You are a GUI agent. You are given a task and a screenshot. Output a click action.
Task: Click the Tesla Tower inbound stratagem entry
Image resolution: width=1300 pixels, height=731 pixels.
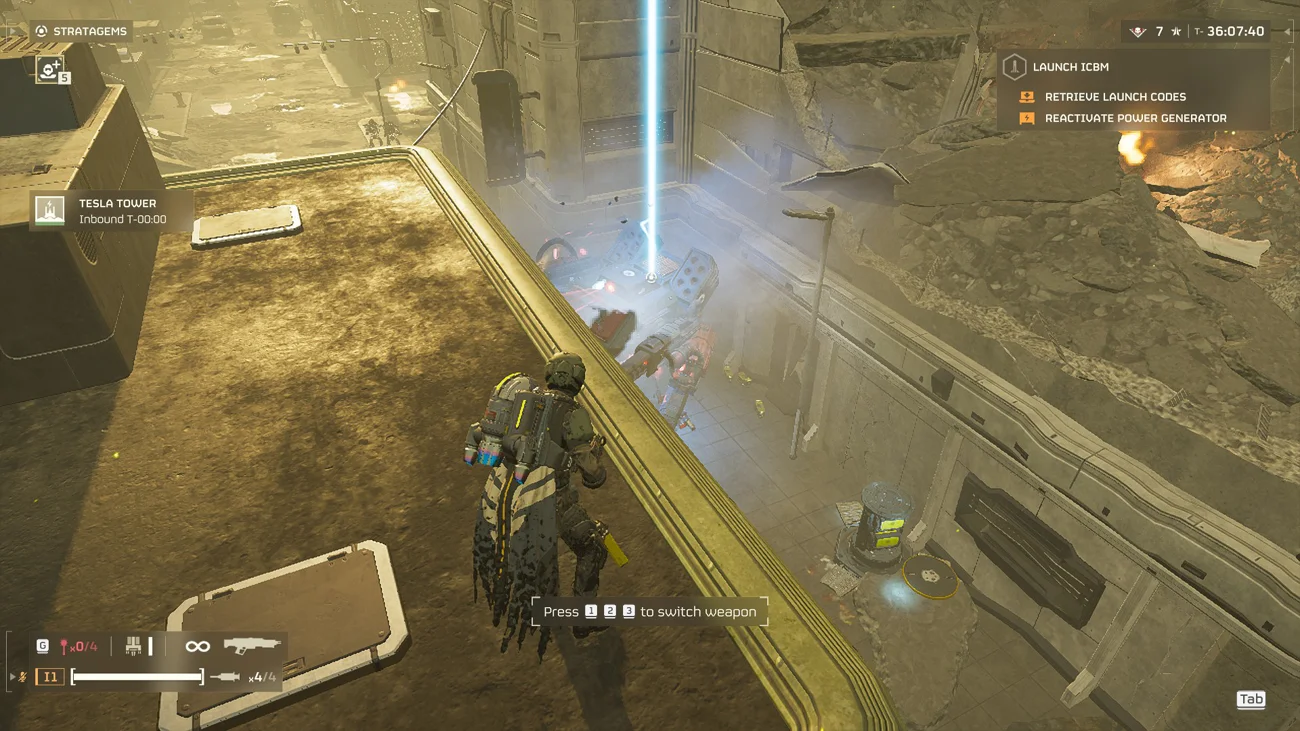coord(110,210)
